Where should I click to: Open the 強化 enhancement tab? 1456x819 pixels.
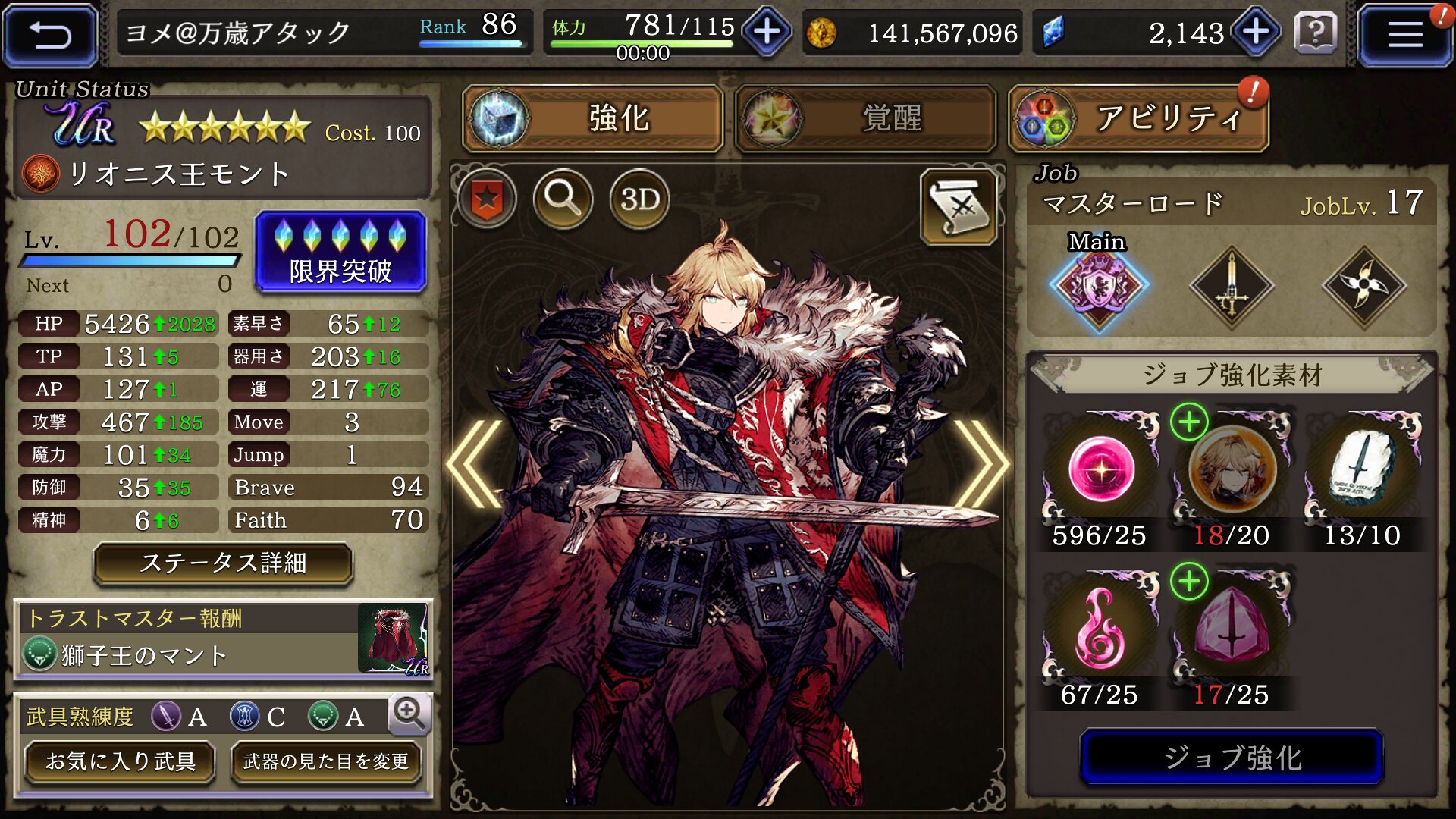click(593, 118)
